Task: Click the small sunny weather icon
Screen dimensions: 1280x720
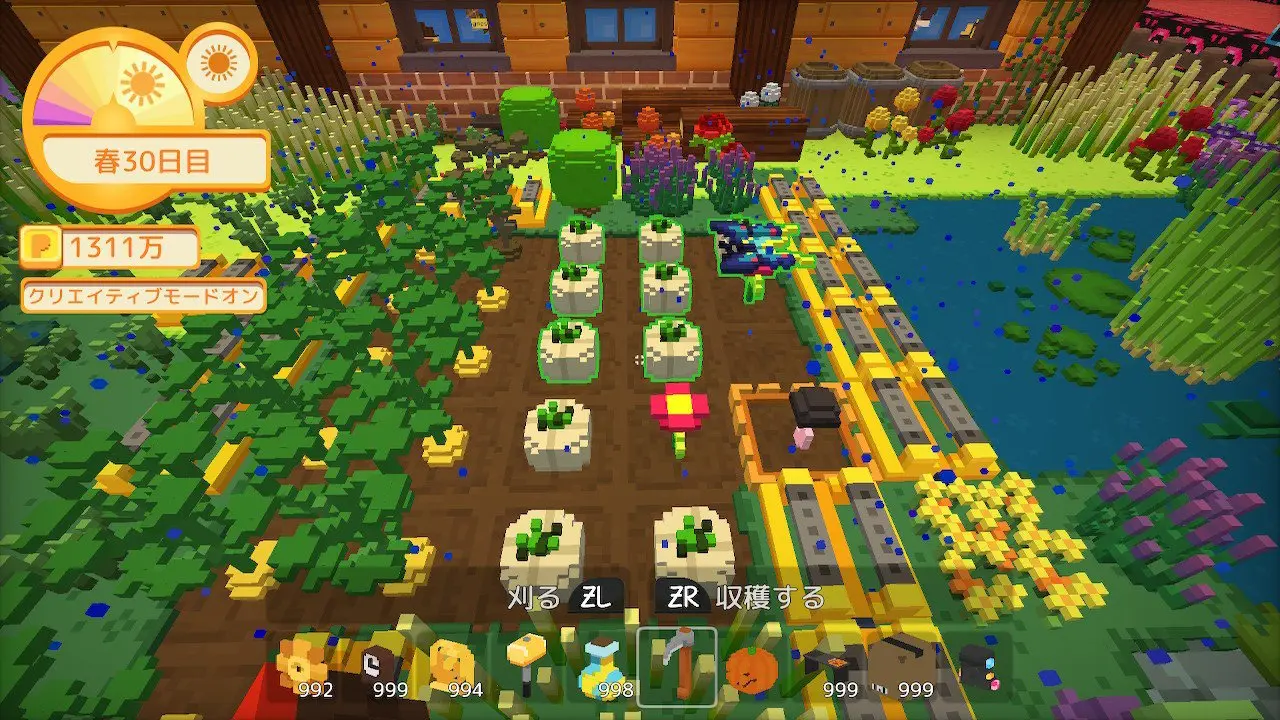Action: tap(220, 63)
